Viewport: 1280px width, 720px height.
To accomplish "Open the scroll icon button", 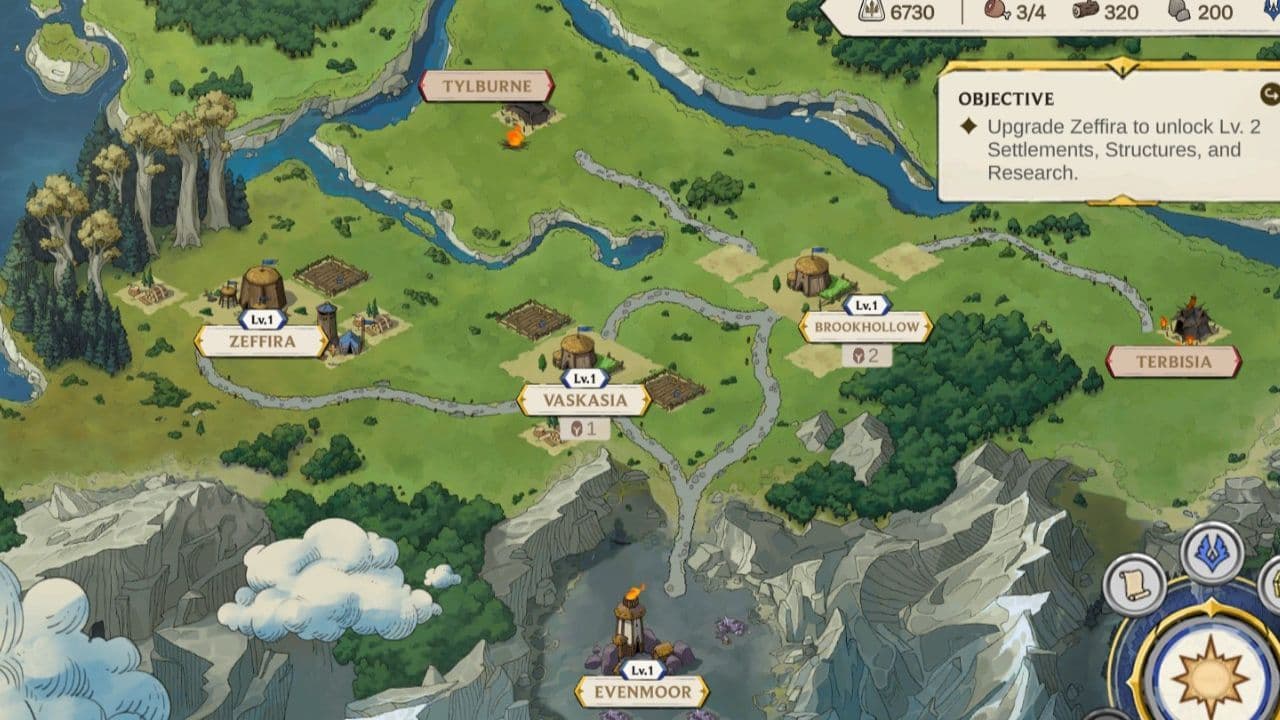I will pyautogui.click(x=1134, y=584).
